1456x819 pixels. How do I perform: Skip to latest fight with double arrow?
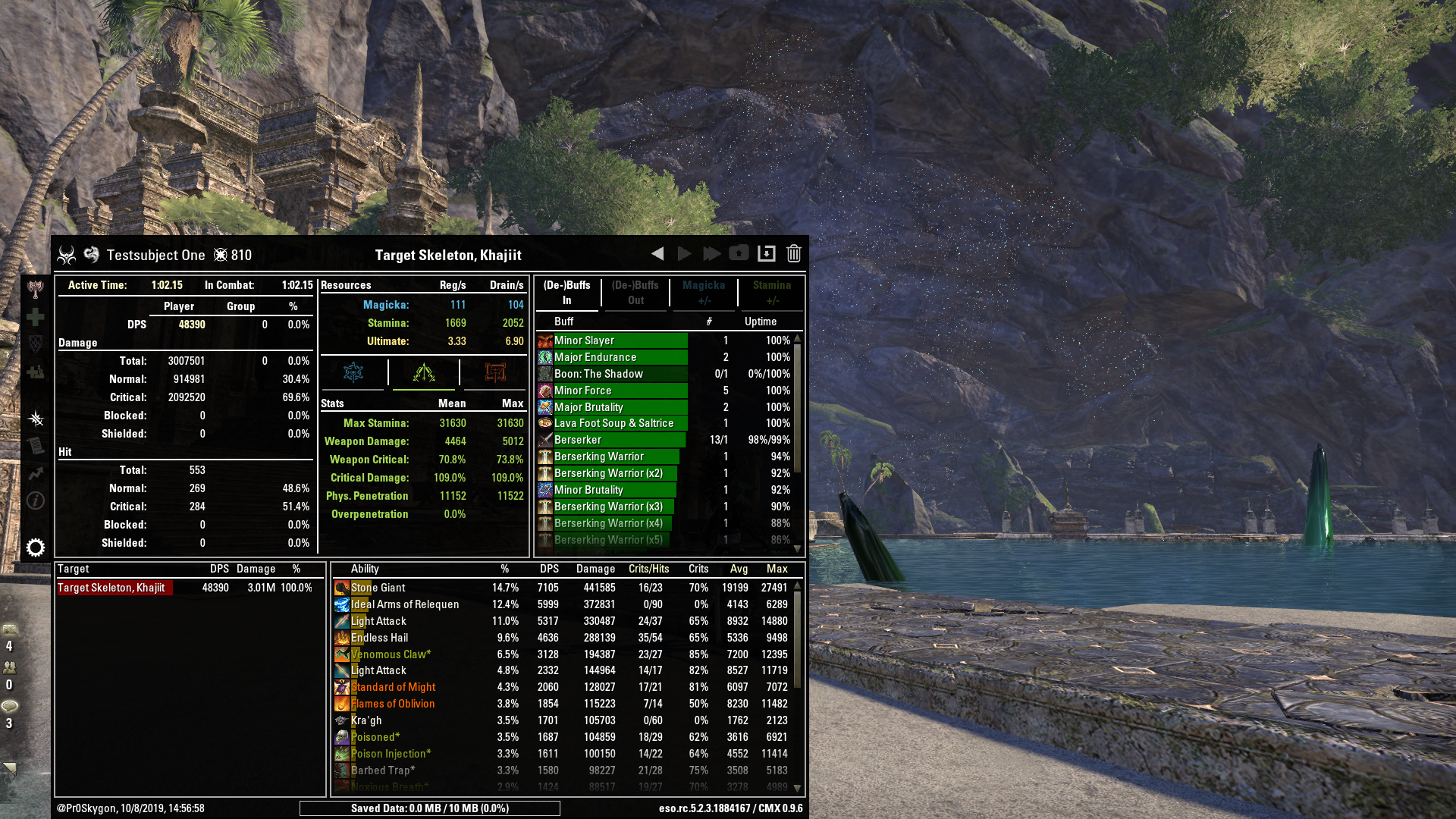(x=712, y=253)
